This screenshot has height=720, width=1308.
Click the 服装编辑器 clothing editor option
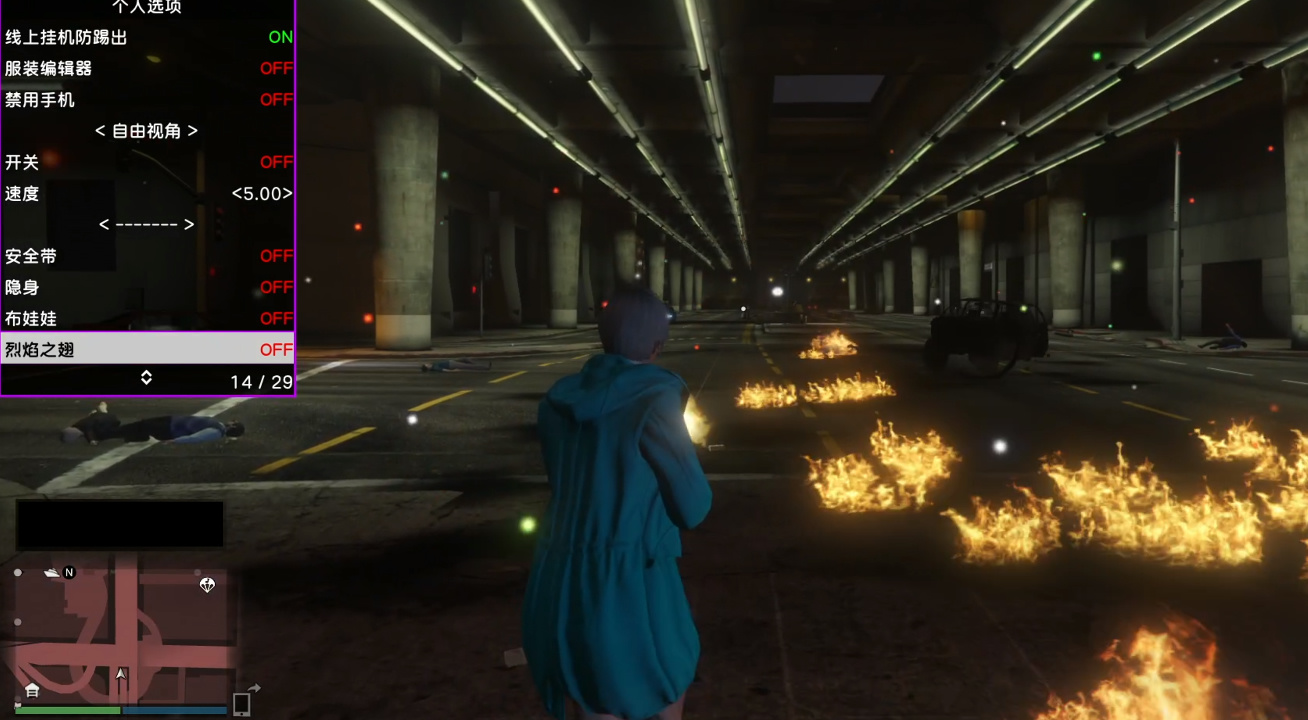pos(148,68)
